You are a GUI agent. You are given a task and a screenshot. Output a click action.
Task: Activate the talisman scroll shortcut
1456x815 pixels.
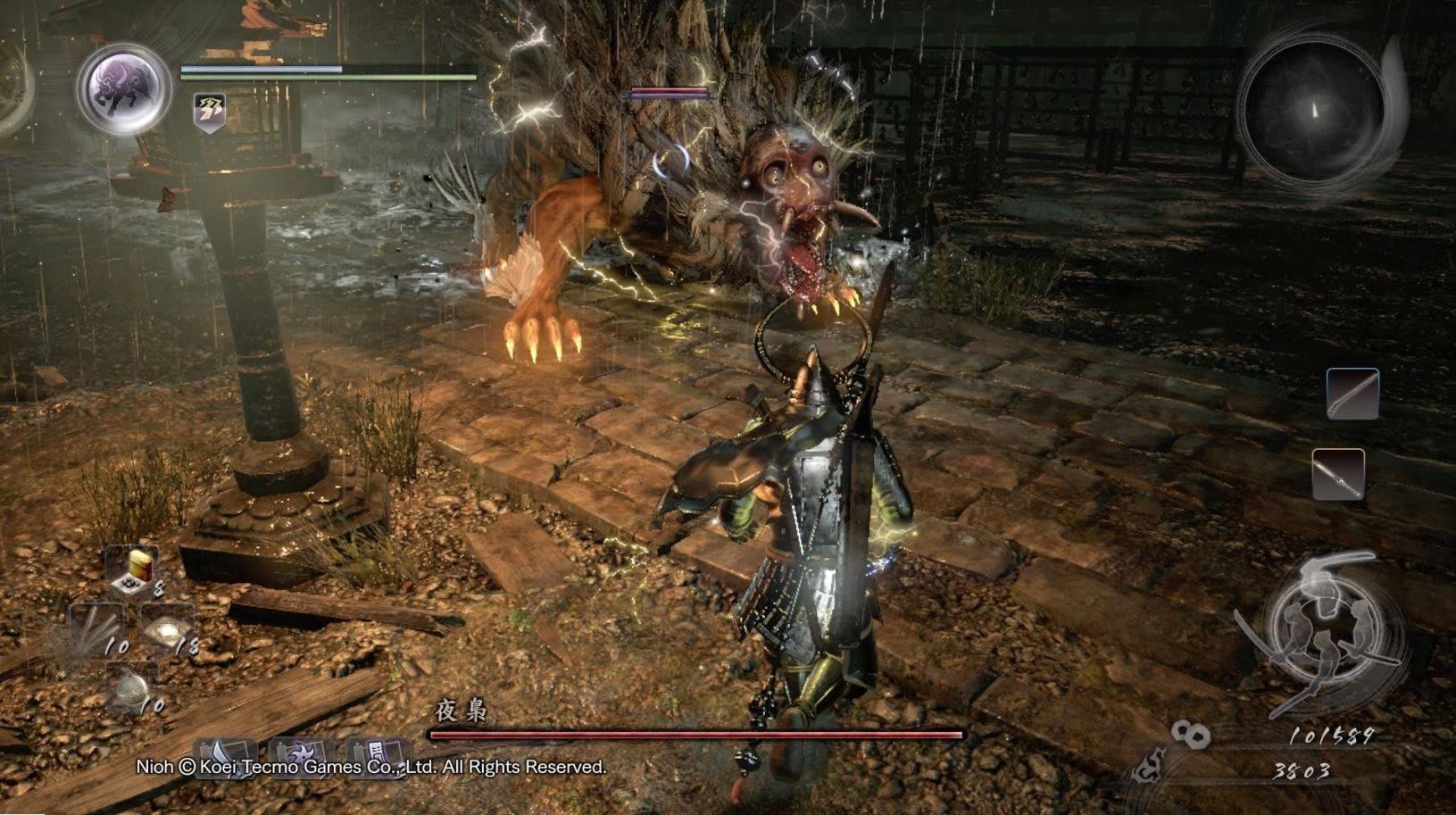point(377,756)
